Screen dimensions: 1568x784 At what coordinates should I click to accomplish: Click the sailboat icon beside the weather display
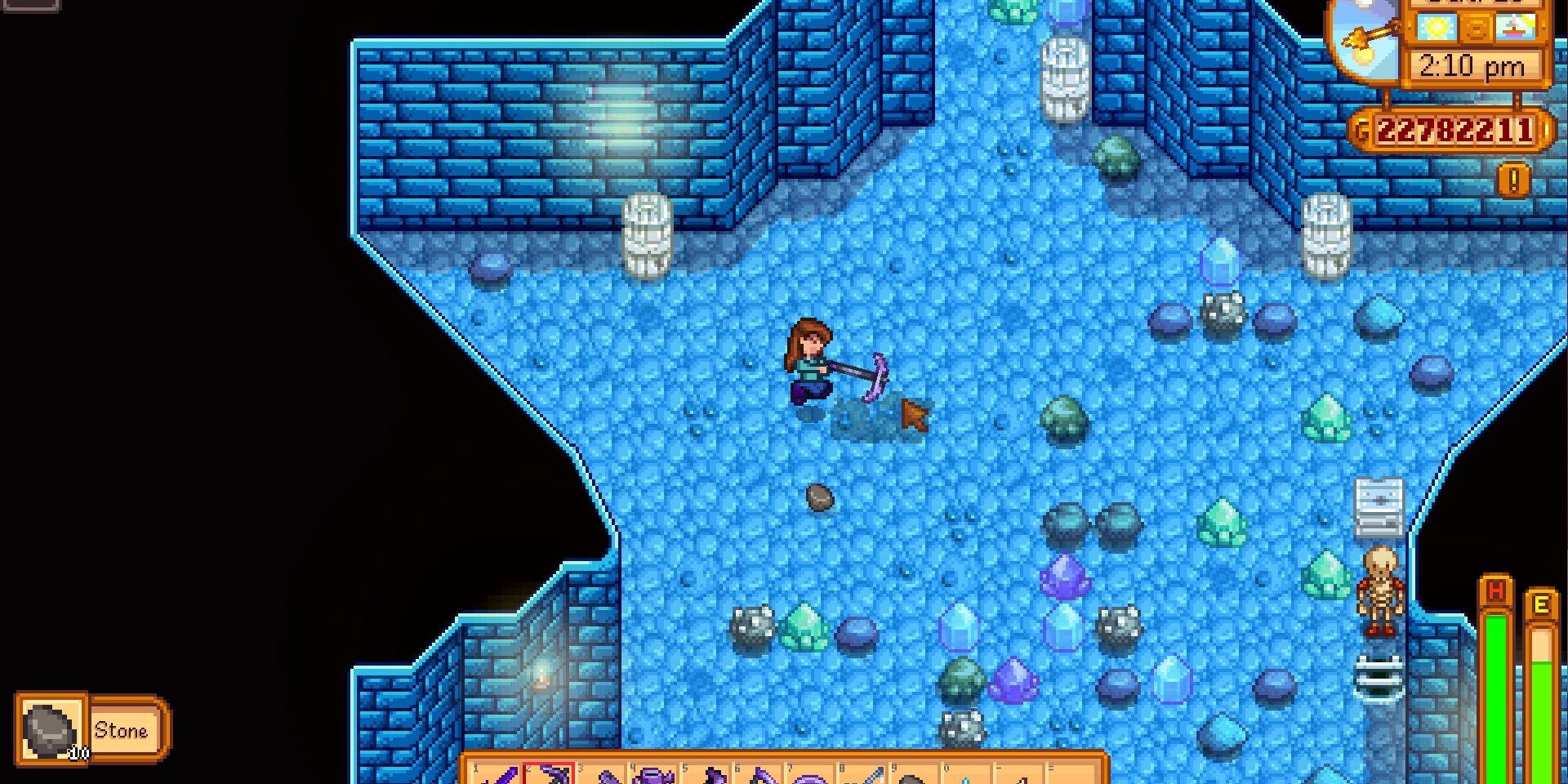point(1515,29)
